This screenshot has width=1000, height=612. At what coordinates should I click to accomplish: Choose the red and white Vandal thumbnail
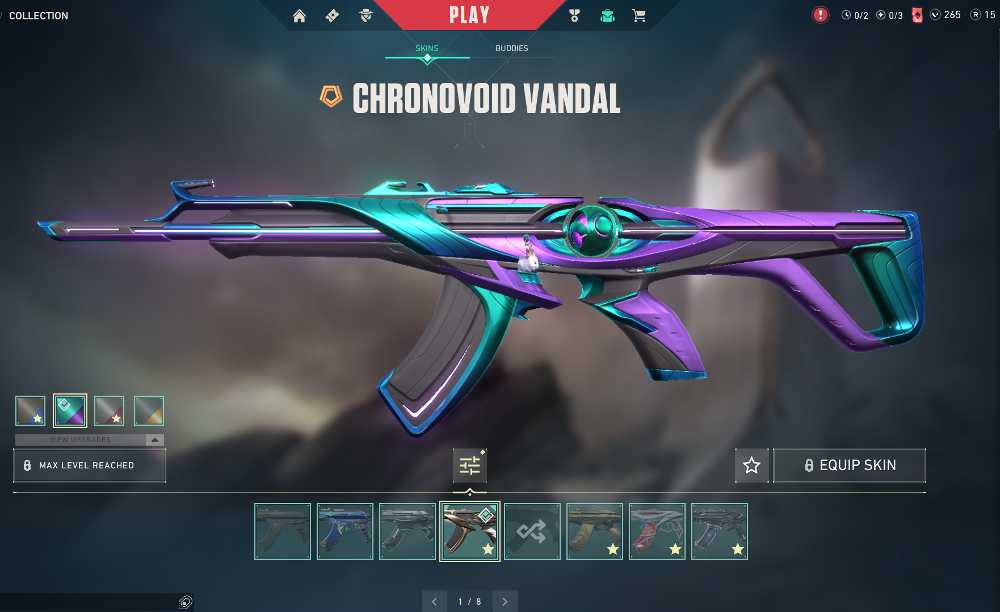coord(657,531)
